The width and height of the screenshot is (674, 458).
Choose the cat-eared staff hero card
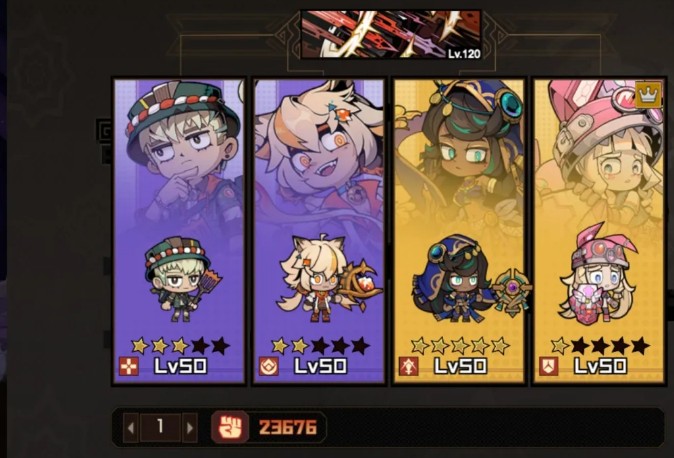tap(319, 230)
